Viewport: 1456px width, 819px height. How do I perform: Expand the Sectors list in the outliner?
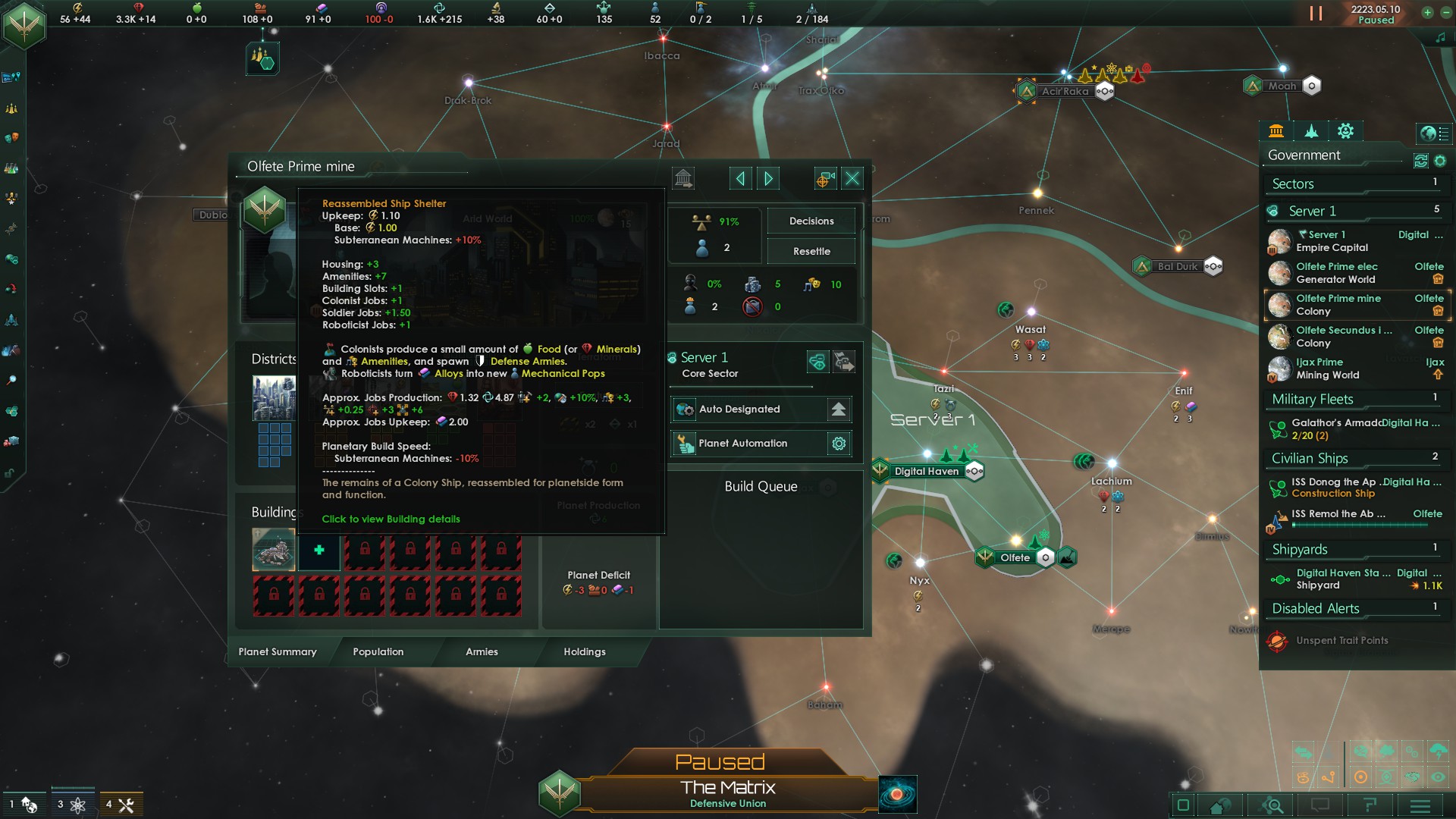click(x=1356, y=184)
